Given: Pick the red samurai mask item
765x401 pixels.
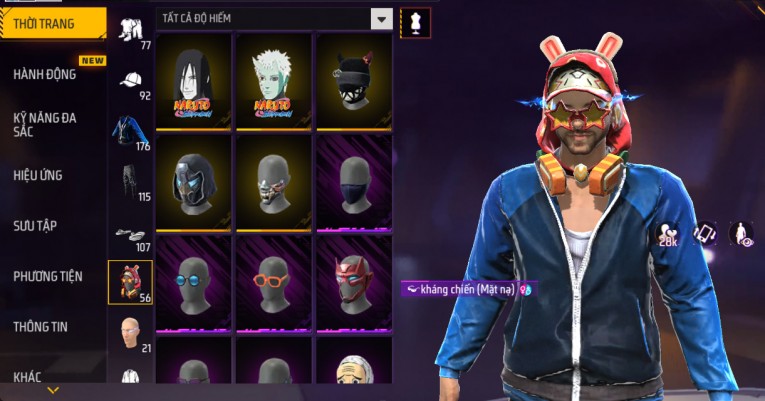Looking at the screenshot, I should (353, 283).
